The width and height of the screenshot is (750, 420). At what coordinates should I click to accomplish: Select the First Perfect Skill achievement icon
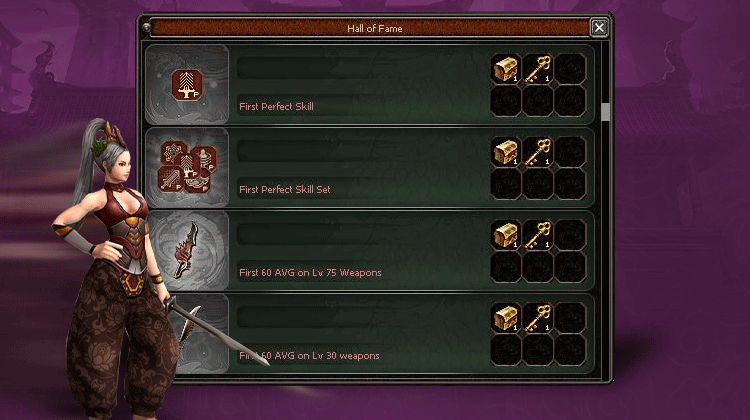187,84
